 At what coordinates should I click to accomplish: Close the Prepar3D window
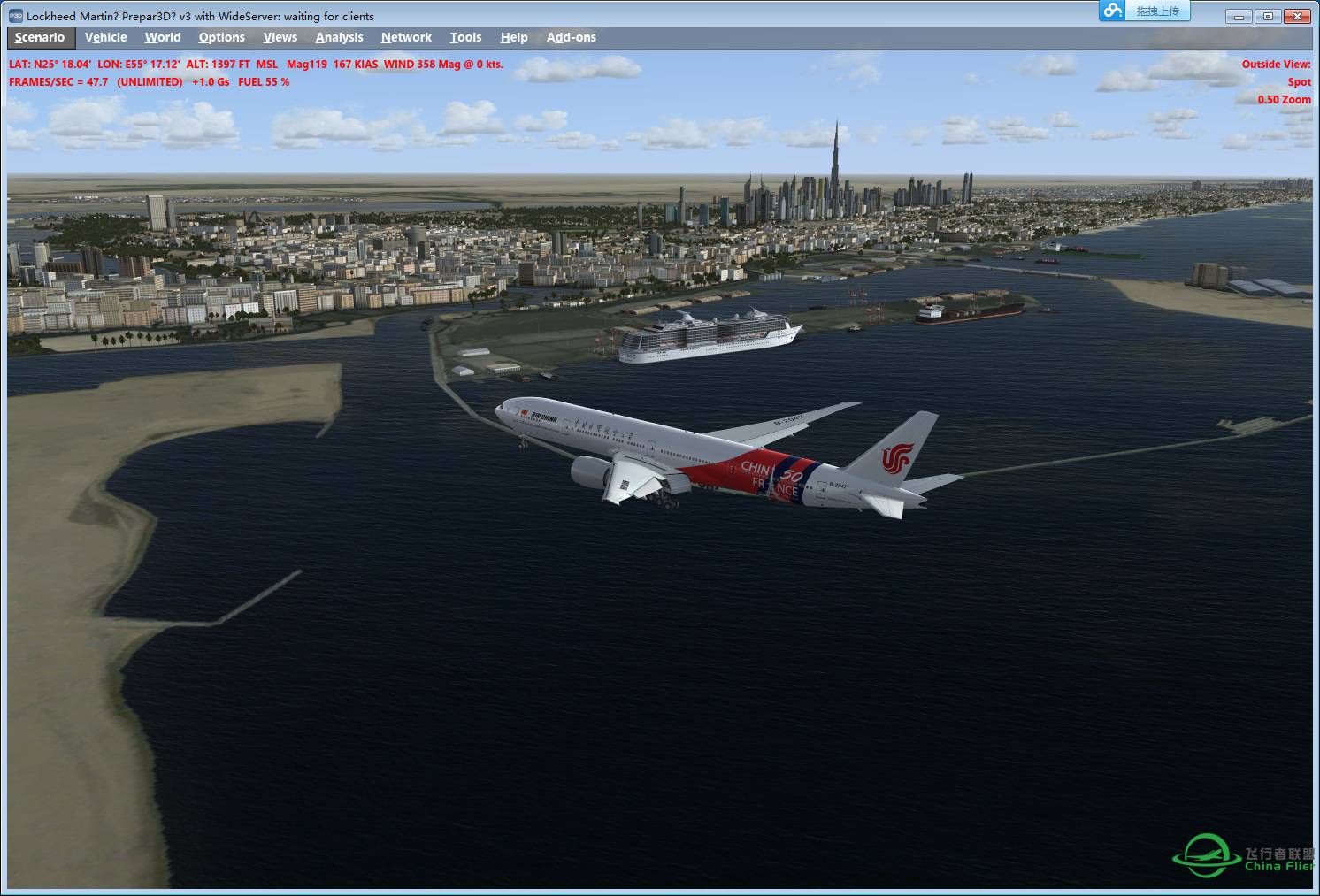click(1298, 16)
